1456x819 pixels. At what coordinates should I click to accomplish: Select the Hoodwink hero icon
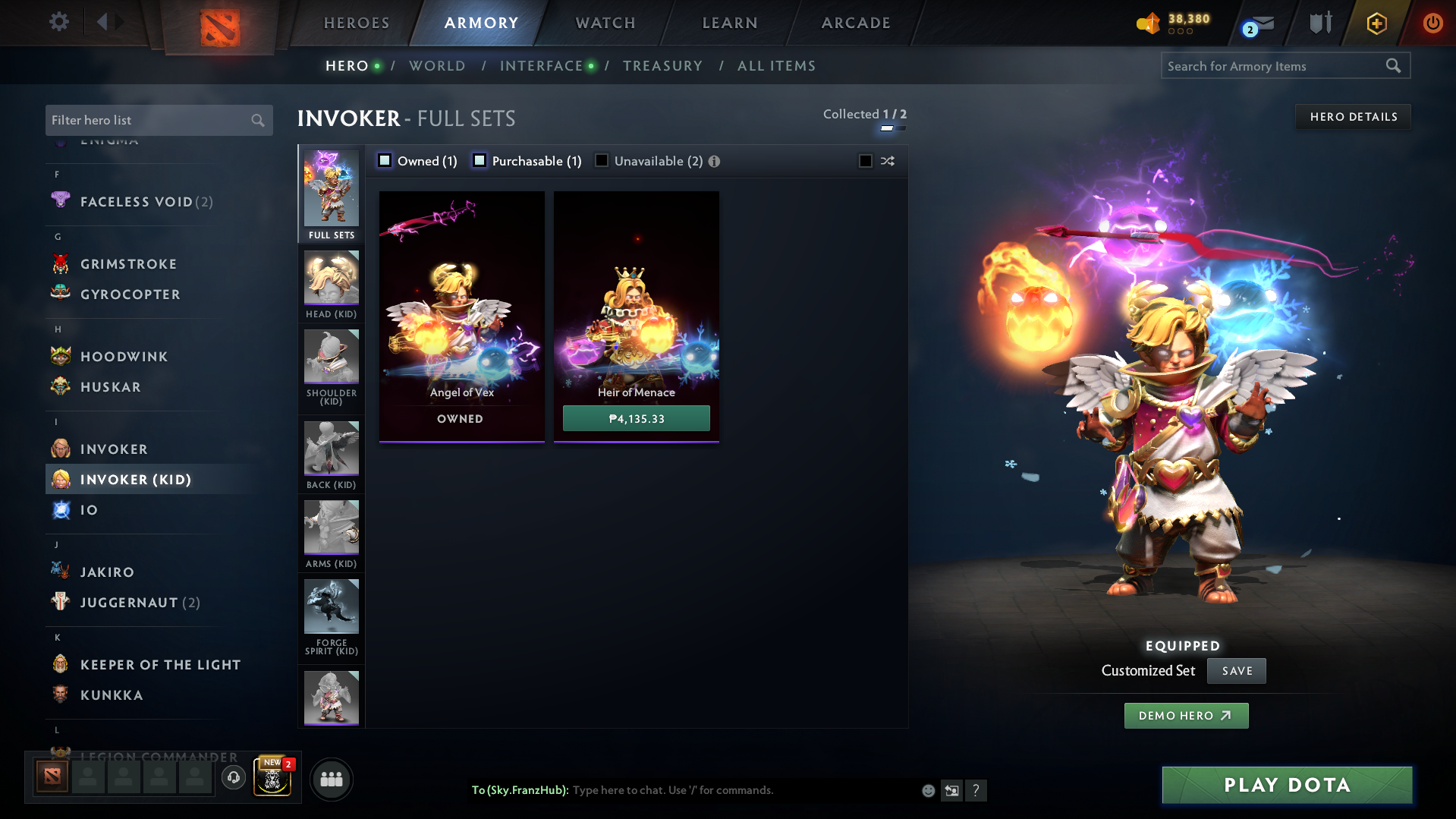[60, 356]
